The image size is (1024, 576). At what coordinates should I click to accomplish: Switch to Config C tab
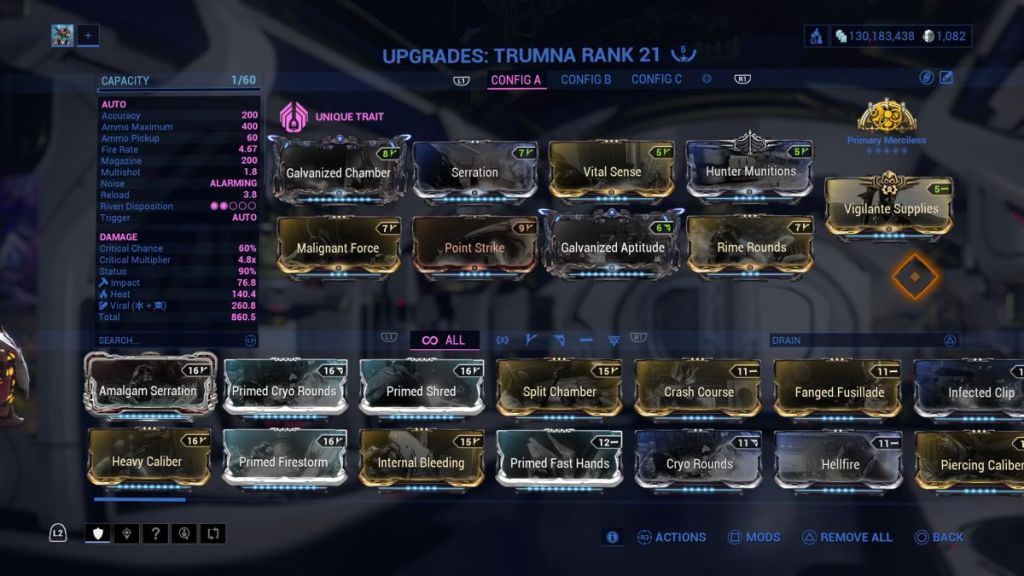tap(656, 79)
